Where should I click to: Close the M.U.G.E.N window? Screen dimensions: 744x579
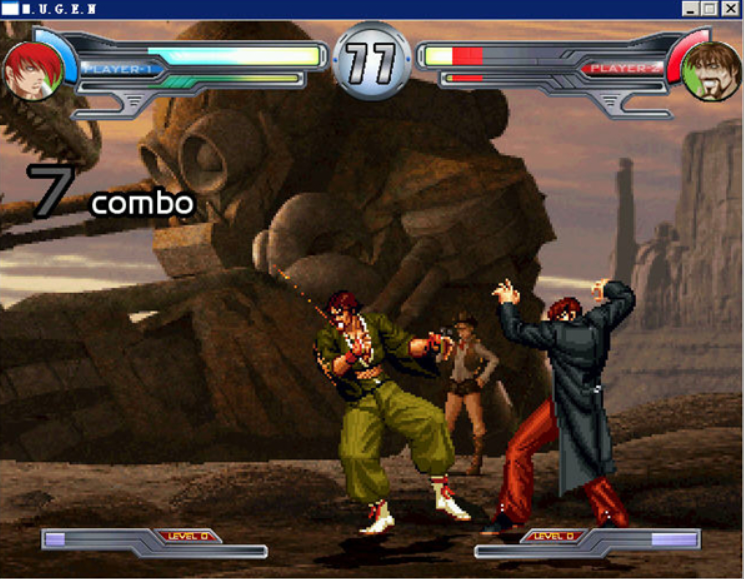(732, 8)
